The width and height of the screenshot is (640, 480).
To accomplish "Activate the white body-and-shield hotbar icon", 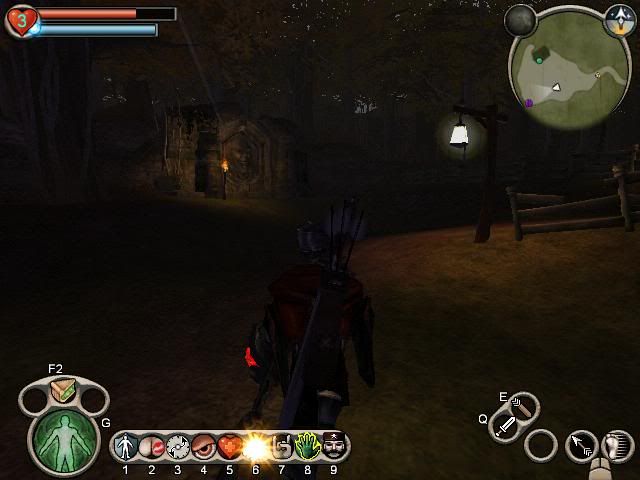I will [x=126, y=445].
